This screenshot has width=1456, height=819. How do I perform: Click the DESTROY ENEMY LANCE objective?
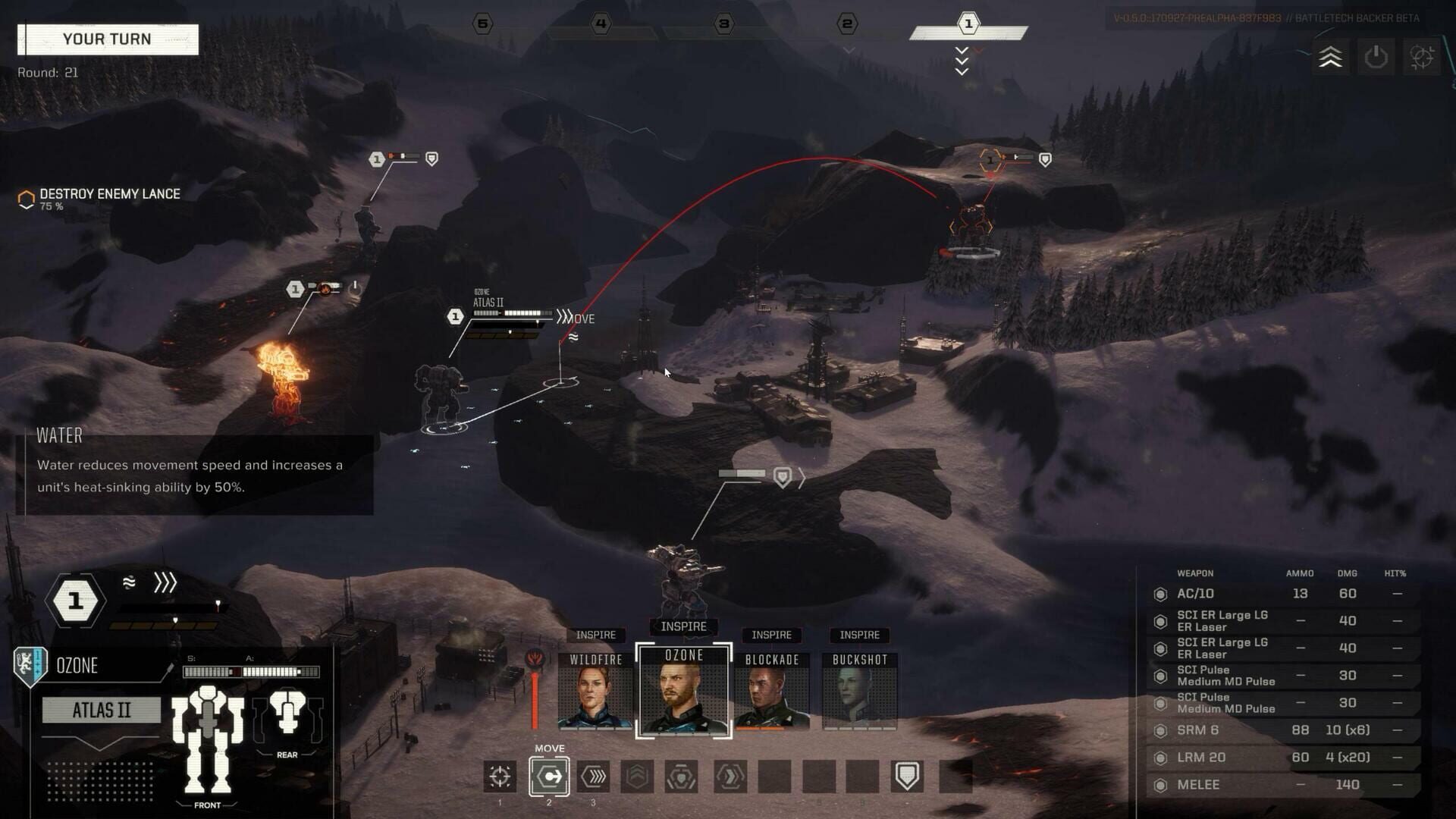110,194
